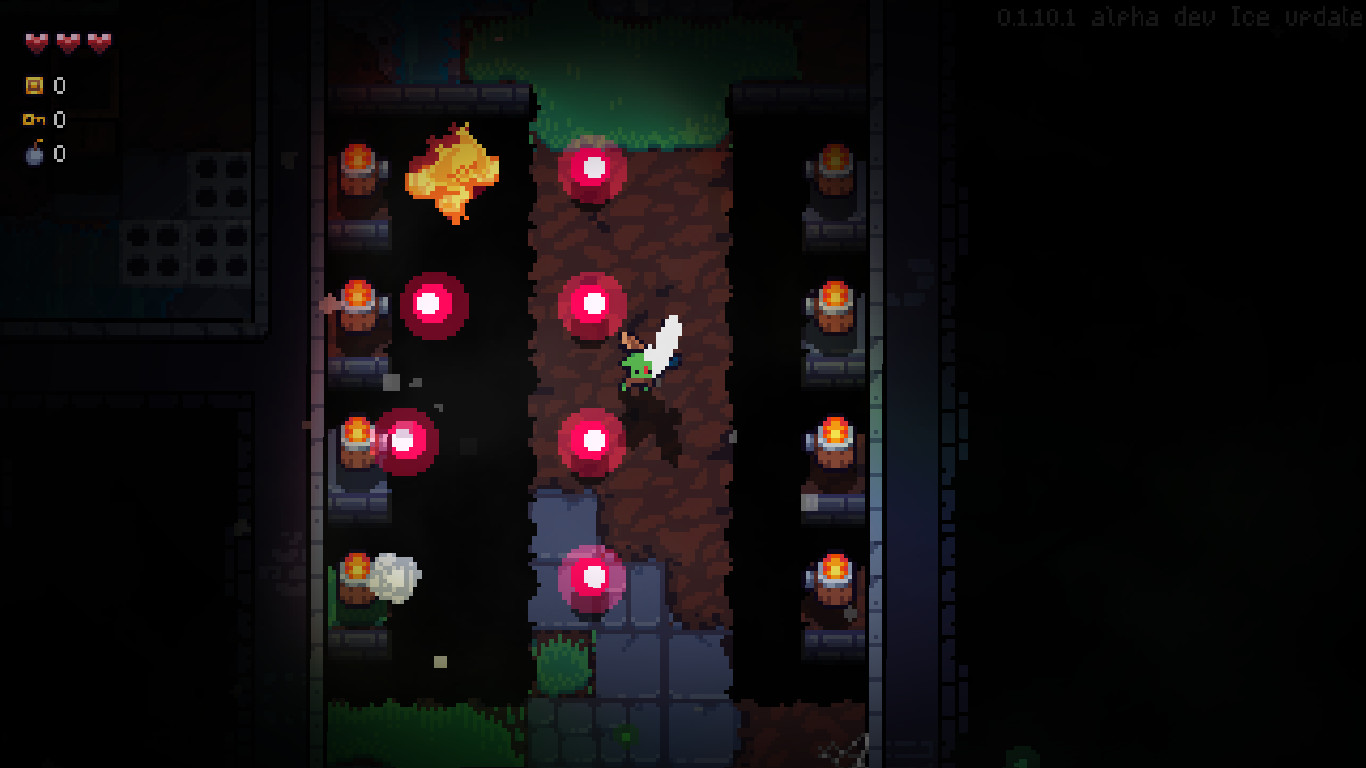
Task: Click the coin count number zero
Action: (57, 86)
